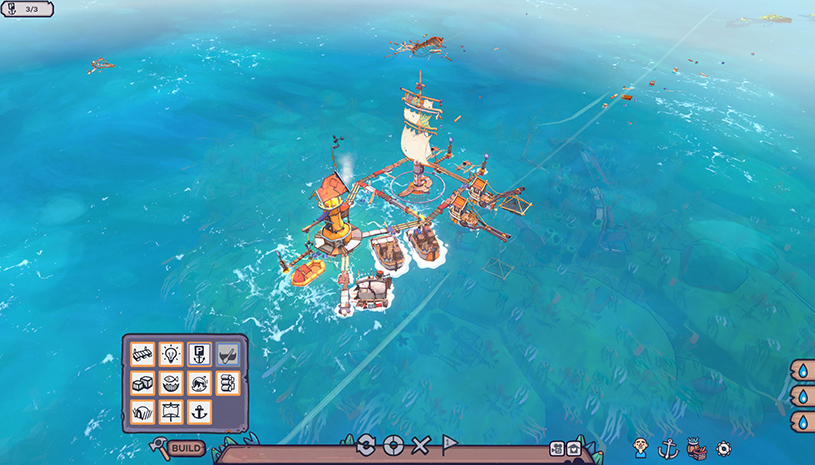The image size is (815, 465).
Task: Open the gear settings menu
Action: tap(724, 449)
